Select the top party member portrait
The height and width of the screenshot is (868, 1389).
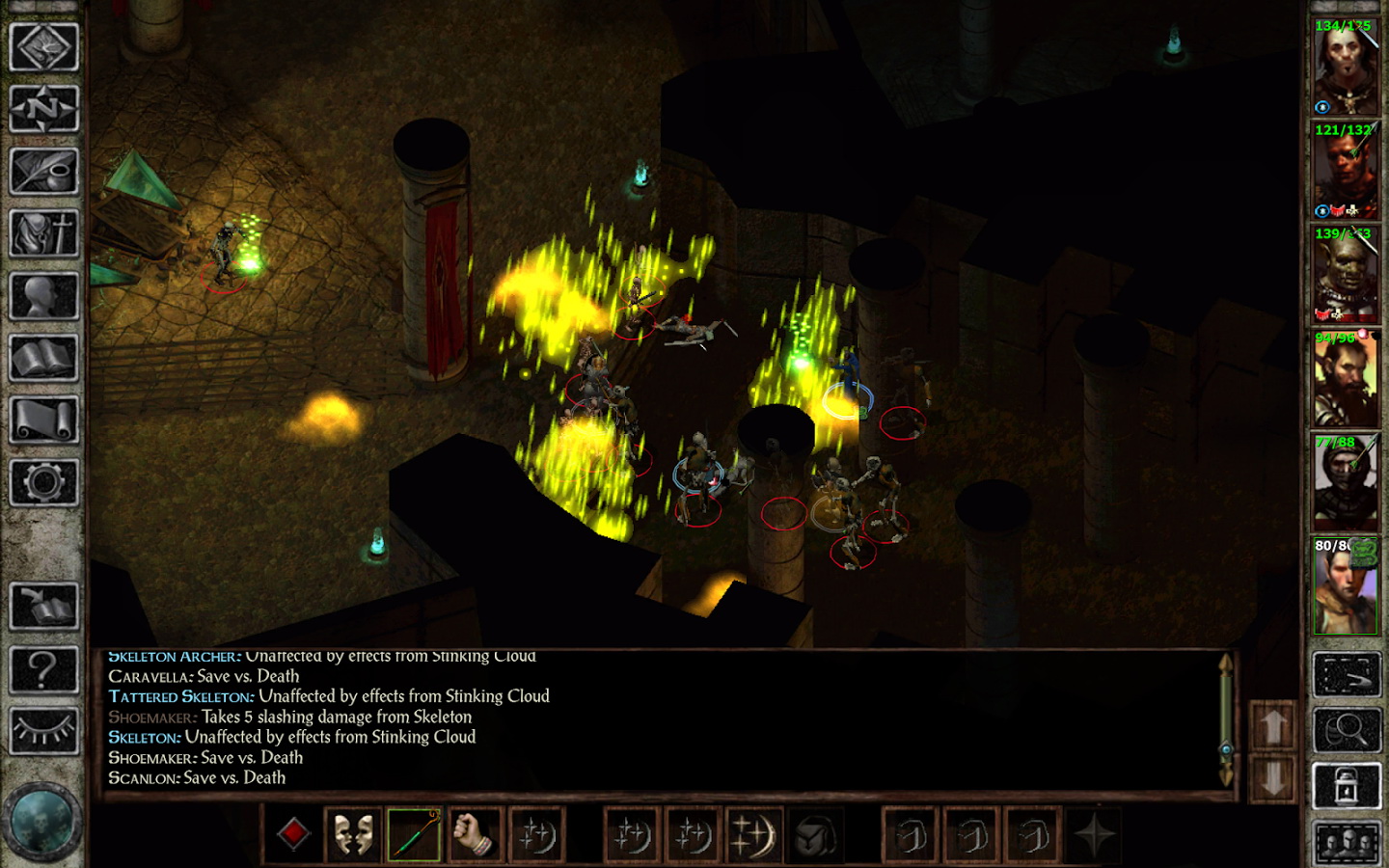(1345, 67)
